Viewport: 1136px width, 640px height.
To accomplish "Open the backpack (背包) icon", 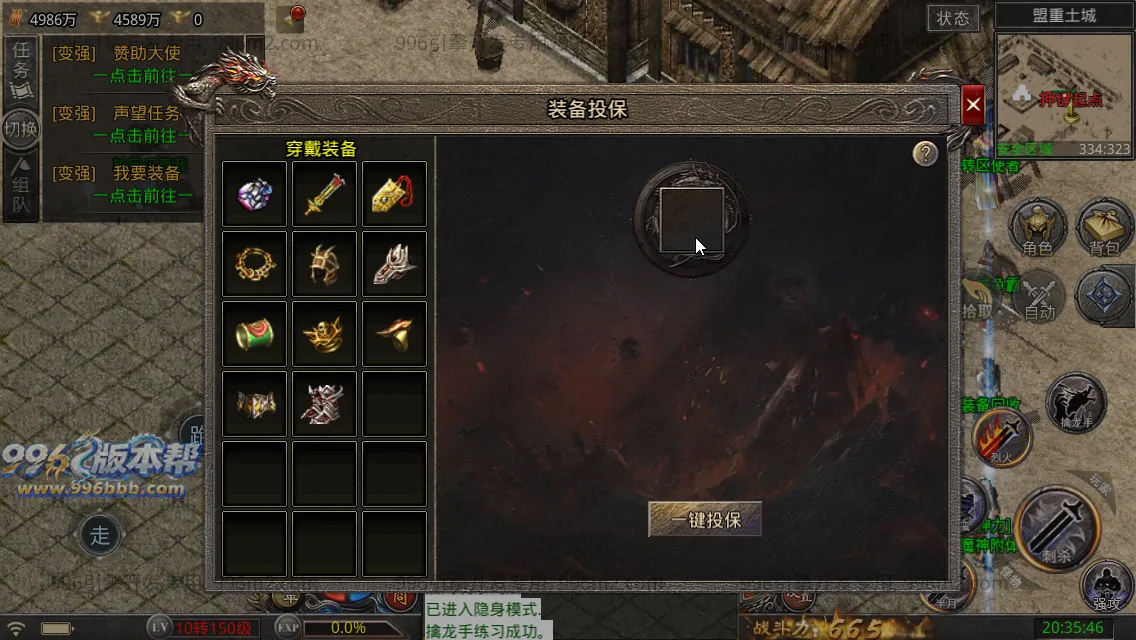I will tap(1104, 228).
